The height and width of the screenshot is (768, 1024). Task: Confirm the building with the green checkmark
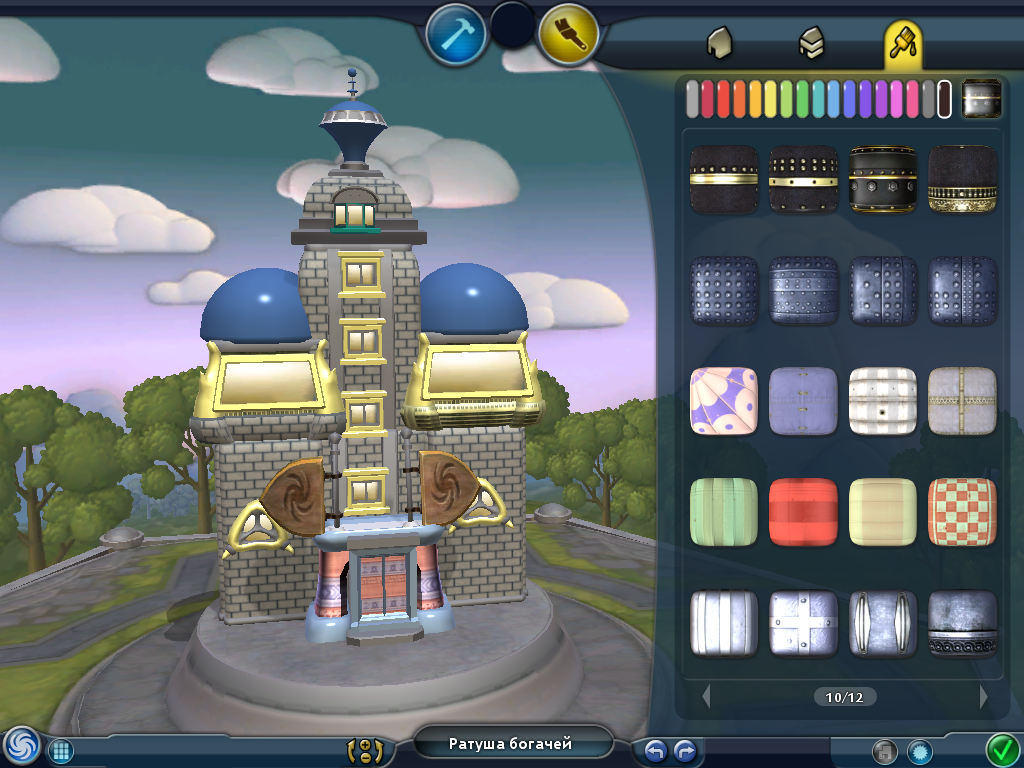coord(1001,748)
